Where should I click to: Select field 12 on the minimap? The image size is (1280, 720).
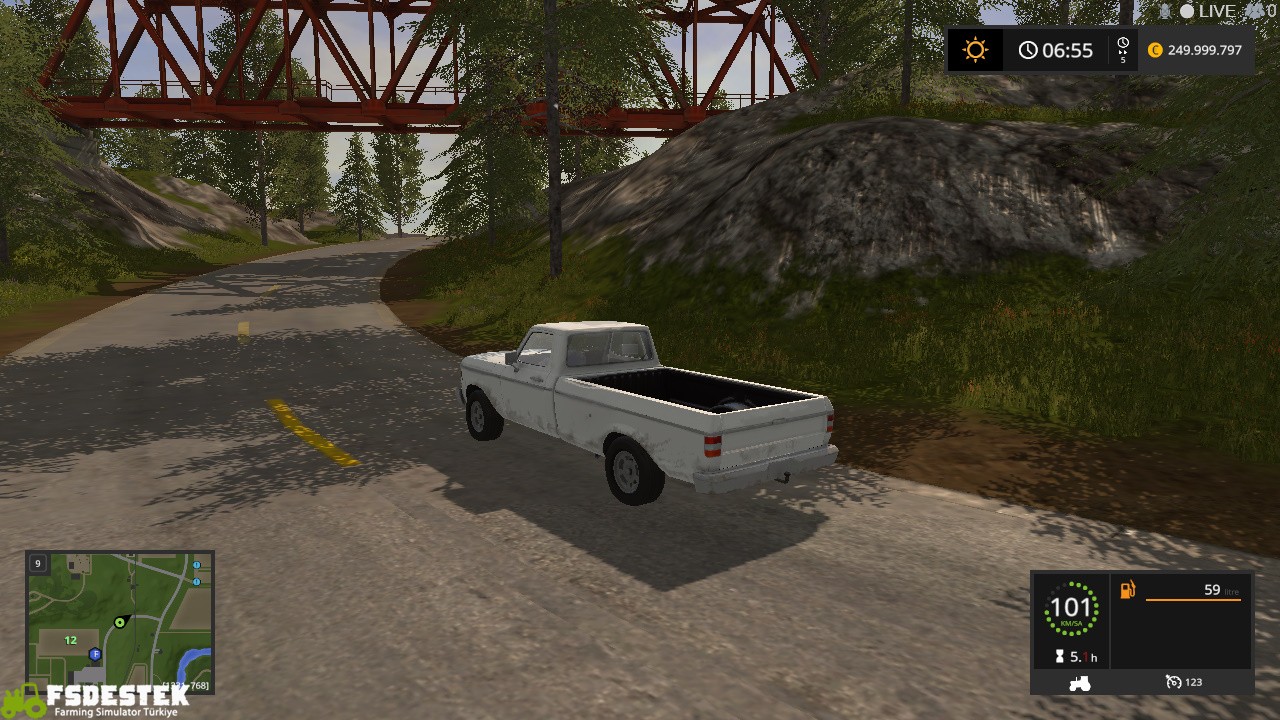71,640
